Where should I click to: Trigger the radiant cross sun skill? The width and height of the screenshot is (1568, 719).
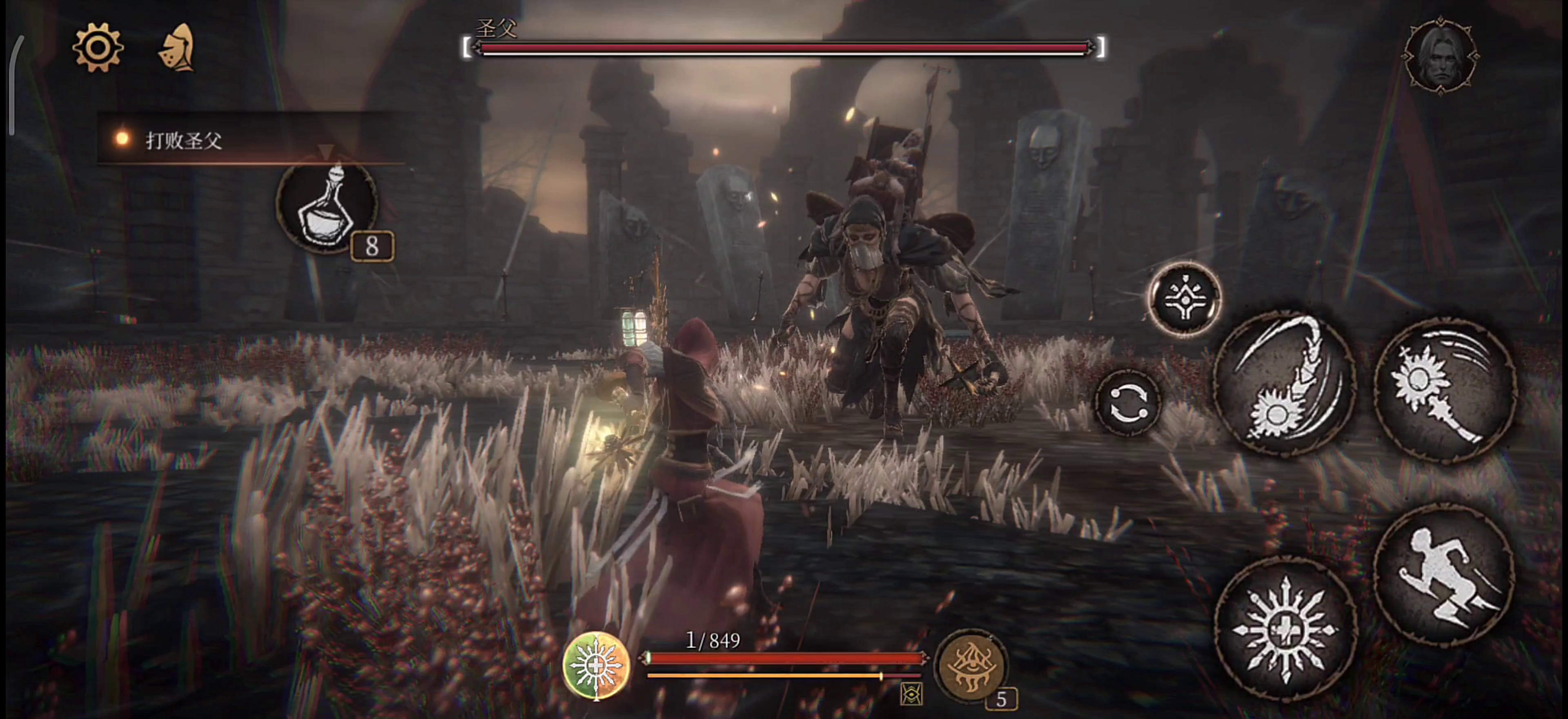[1285, 628]
